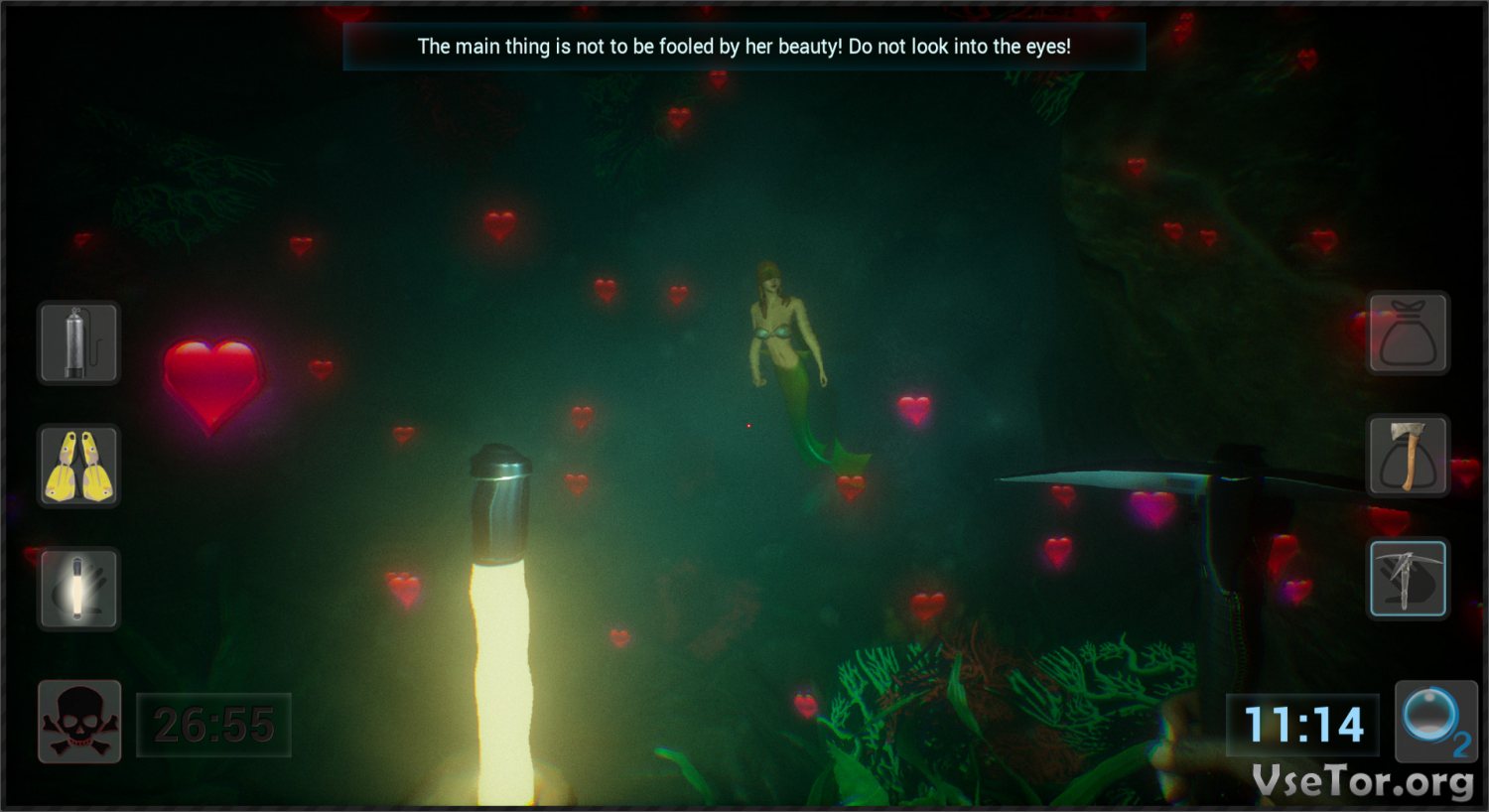The image size is (1489, 812).
Task: Select the axe tool
Action: [1409, 456]
